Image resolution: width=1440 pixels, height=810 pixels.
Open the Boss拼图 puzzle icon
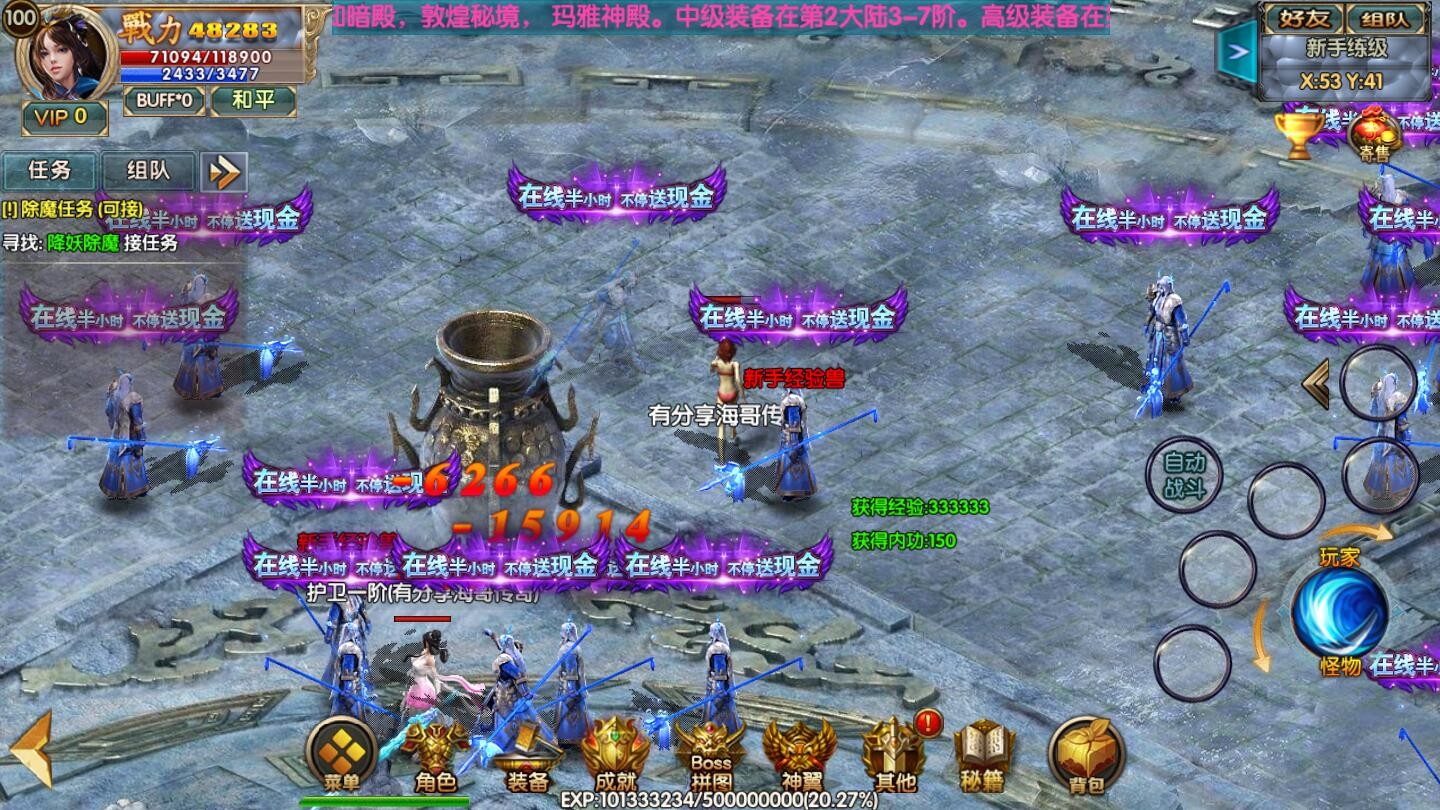710,755
